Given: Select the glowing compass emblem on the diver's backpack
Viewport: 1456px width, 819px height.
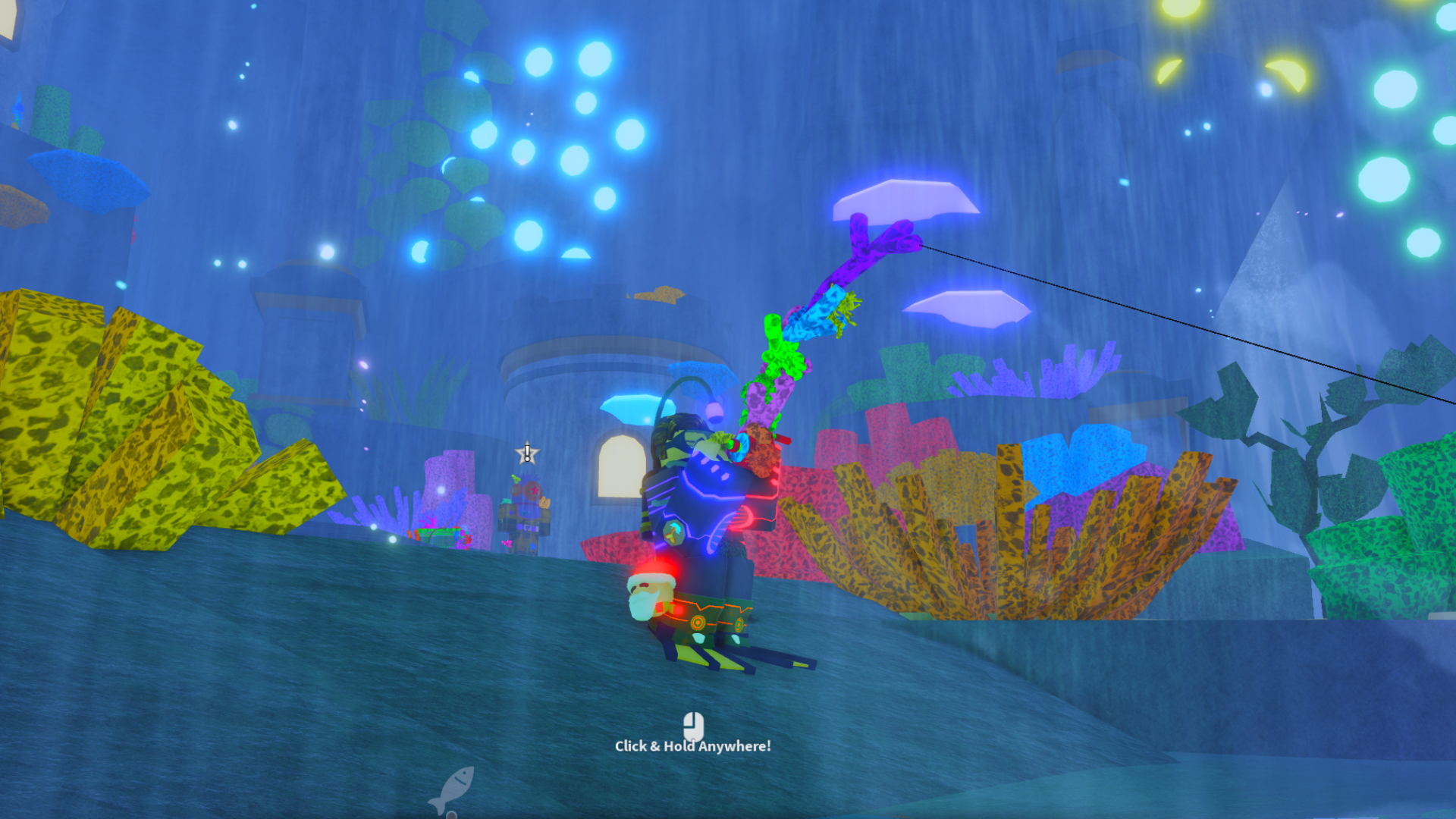Looking at the screenshot, I should [x=673, y=532].
